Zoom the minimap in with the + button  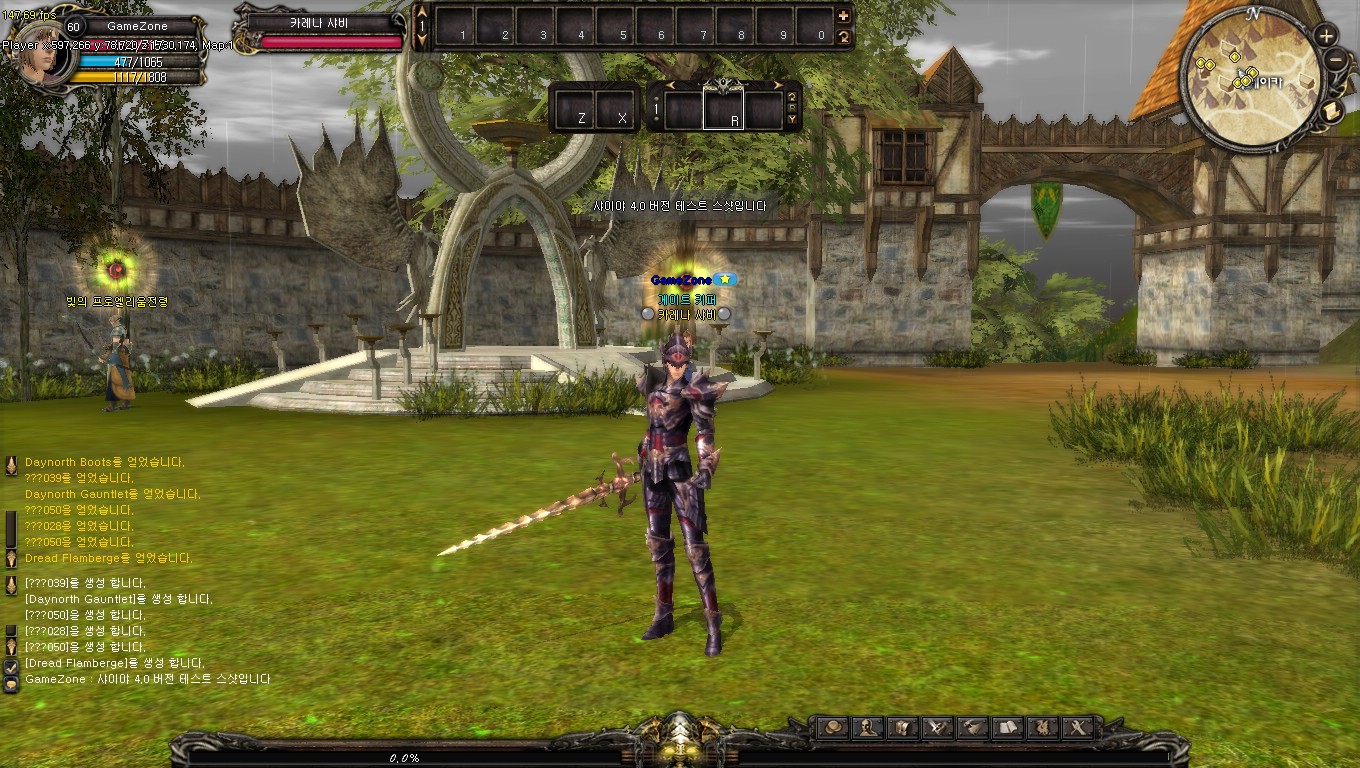pos(1327,34)
